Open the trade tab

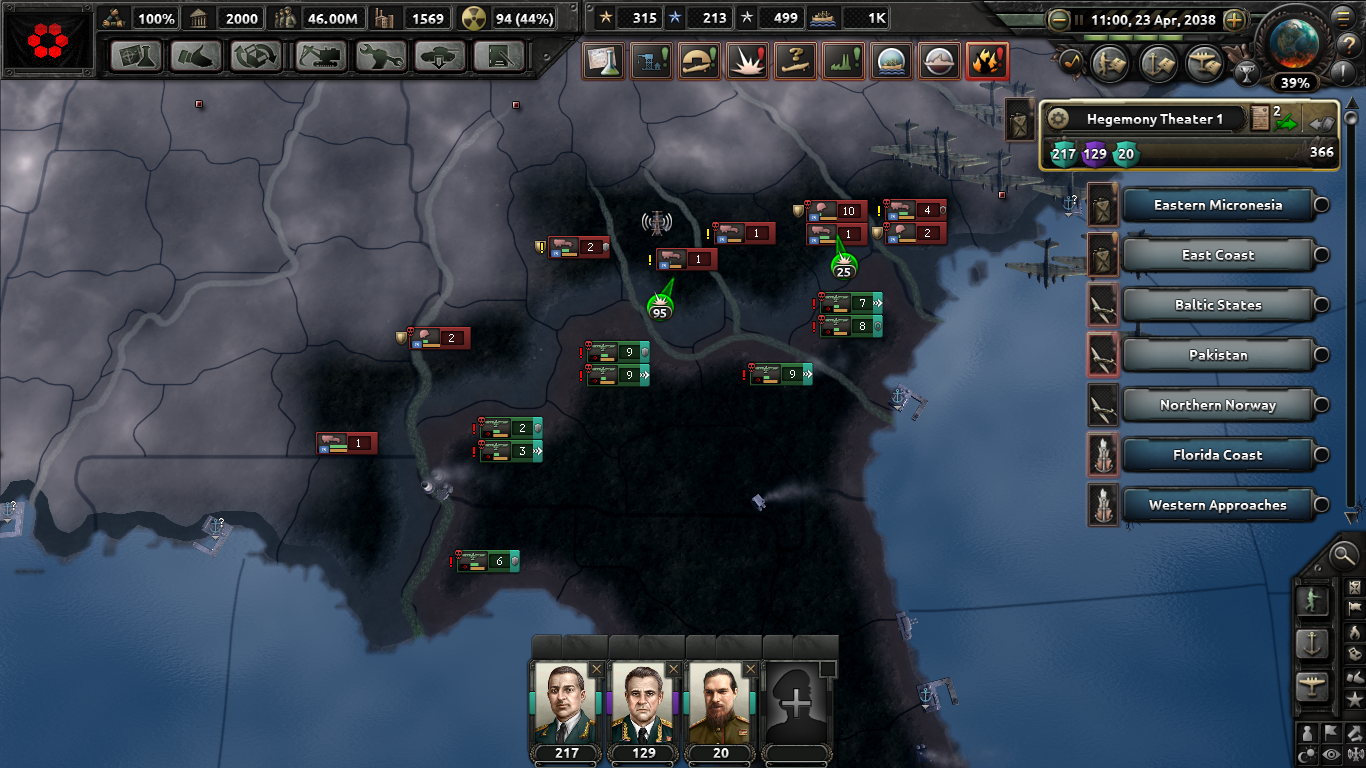coord(258,57)
